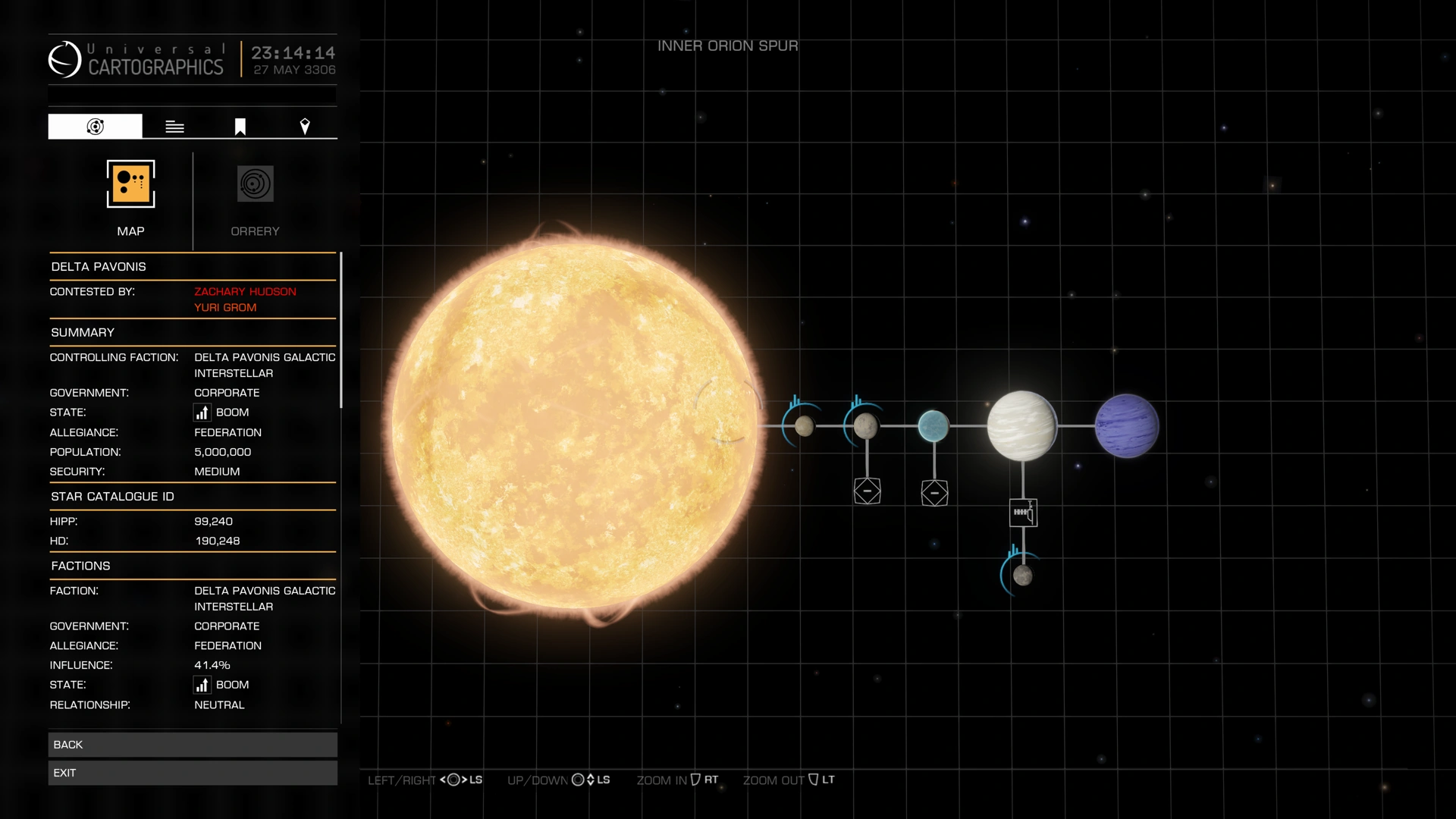The height and width of the screenshot is (819, 1456).
Task: Open the system info list icon
Action: 174,125
